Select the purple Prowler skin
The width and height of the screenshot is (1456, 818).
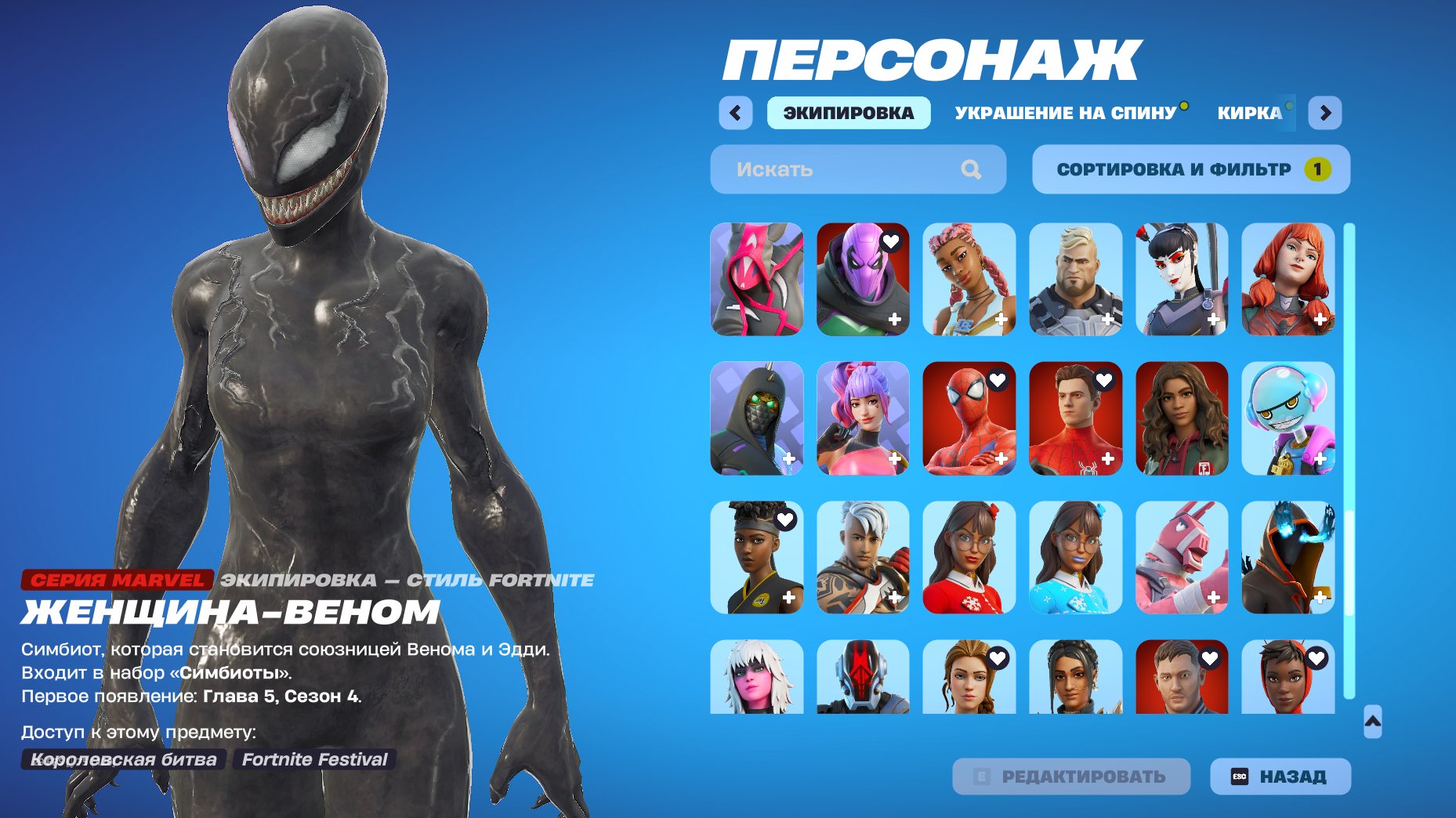861,280
